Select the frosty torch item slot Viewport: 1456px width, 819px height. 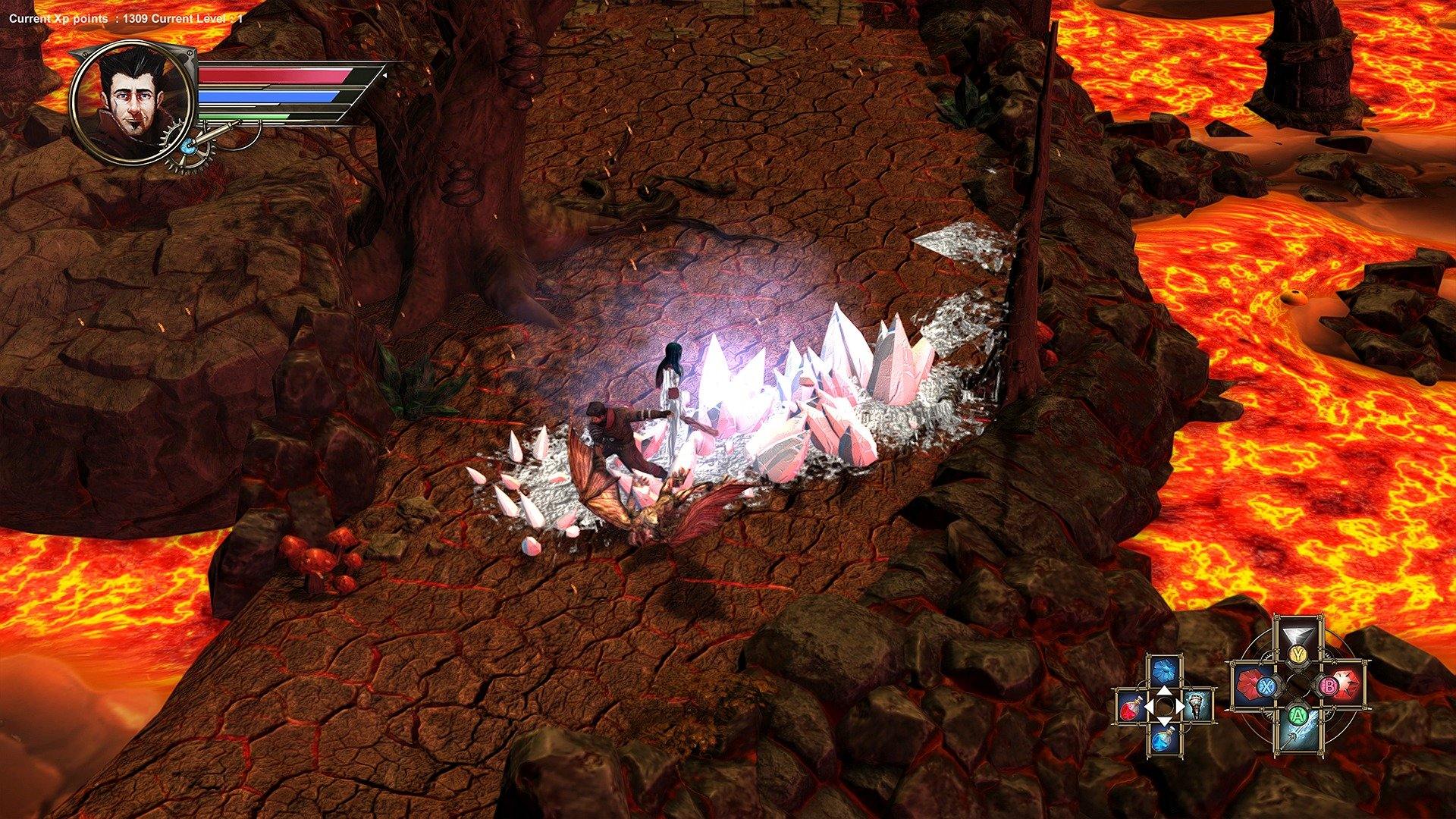[1198, 705]
